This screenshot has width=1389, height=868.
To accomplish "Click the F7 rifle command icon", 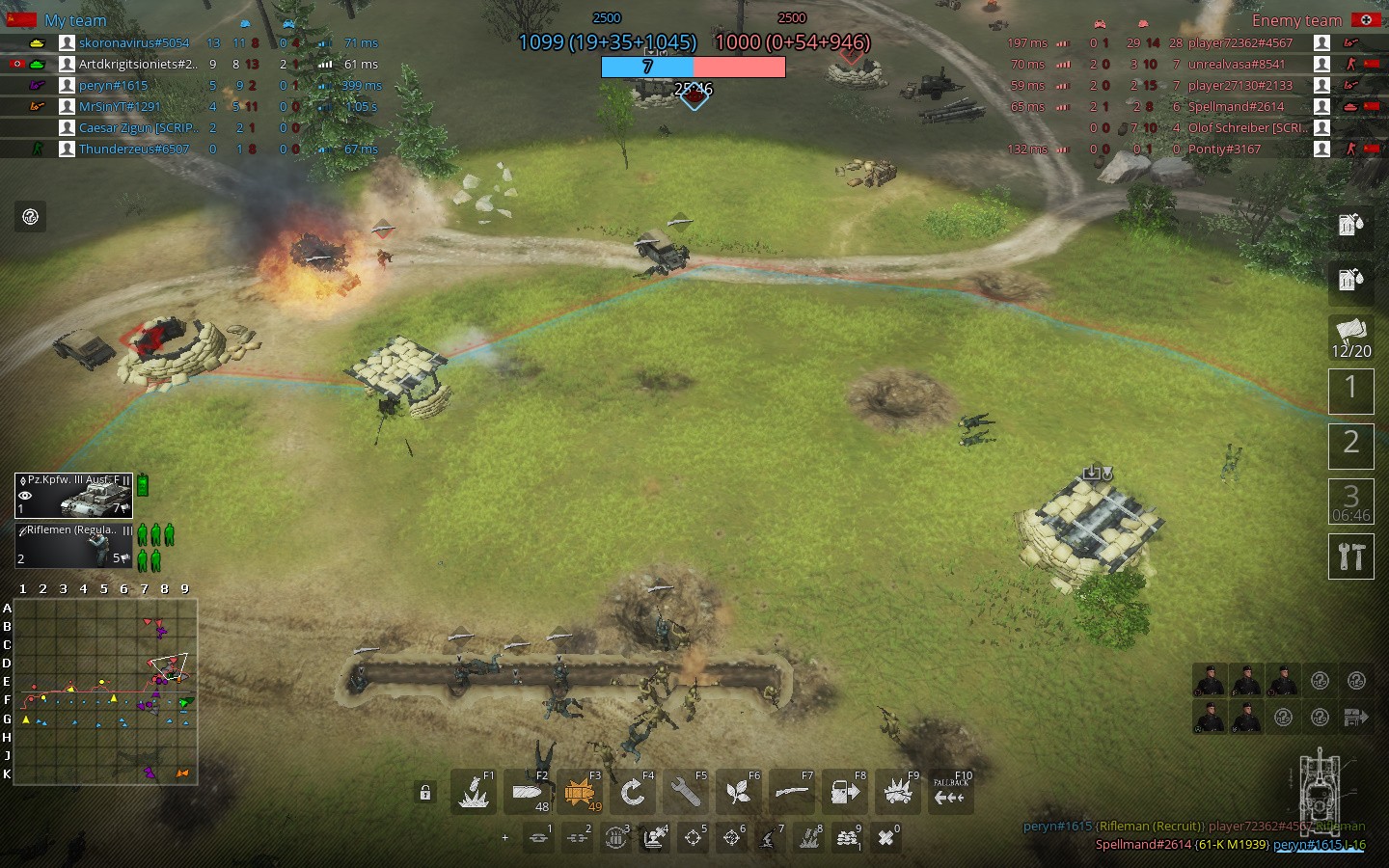I will tap(792, 792).
